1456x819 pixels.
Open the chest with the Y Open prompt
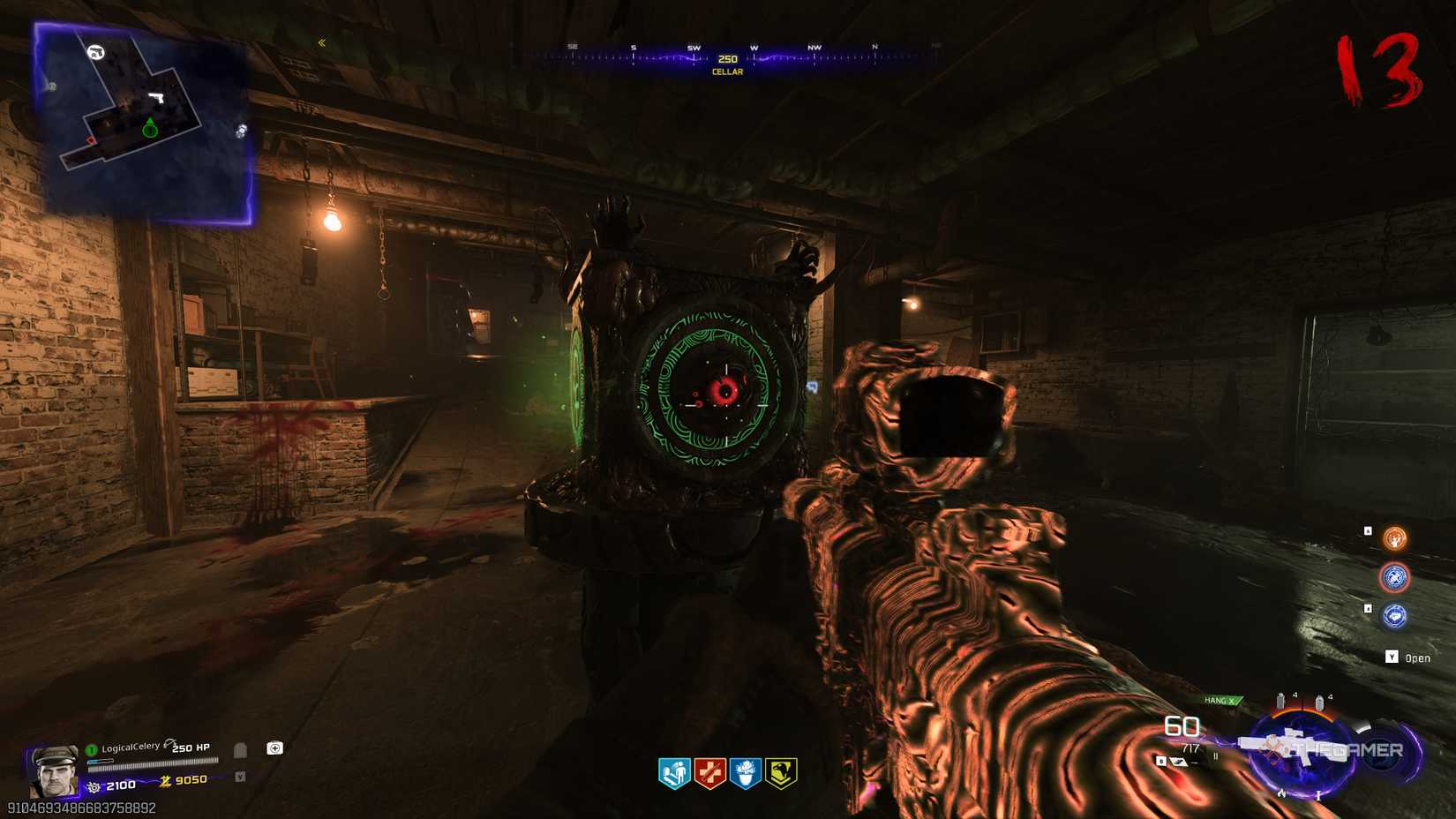tap(1404, 657)
